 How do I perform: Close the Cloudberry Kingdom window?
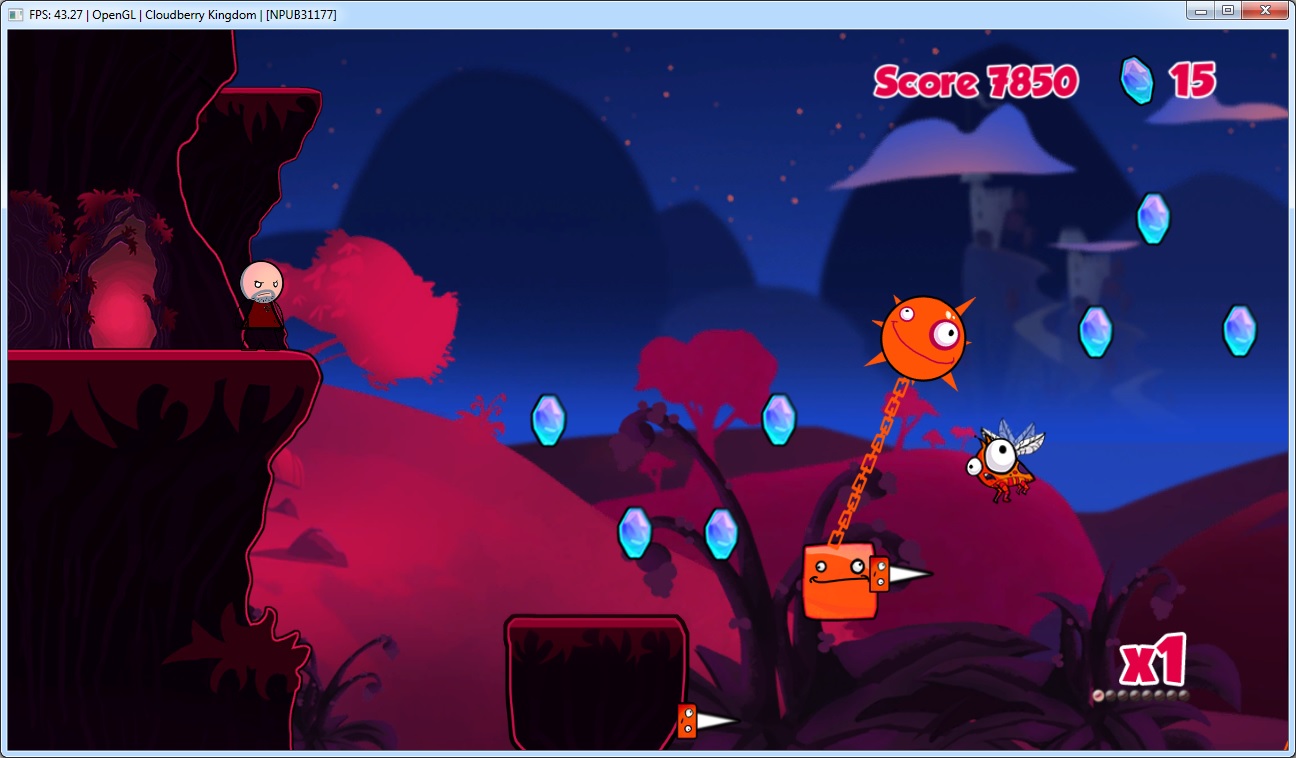1265,10
